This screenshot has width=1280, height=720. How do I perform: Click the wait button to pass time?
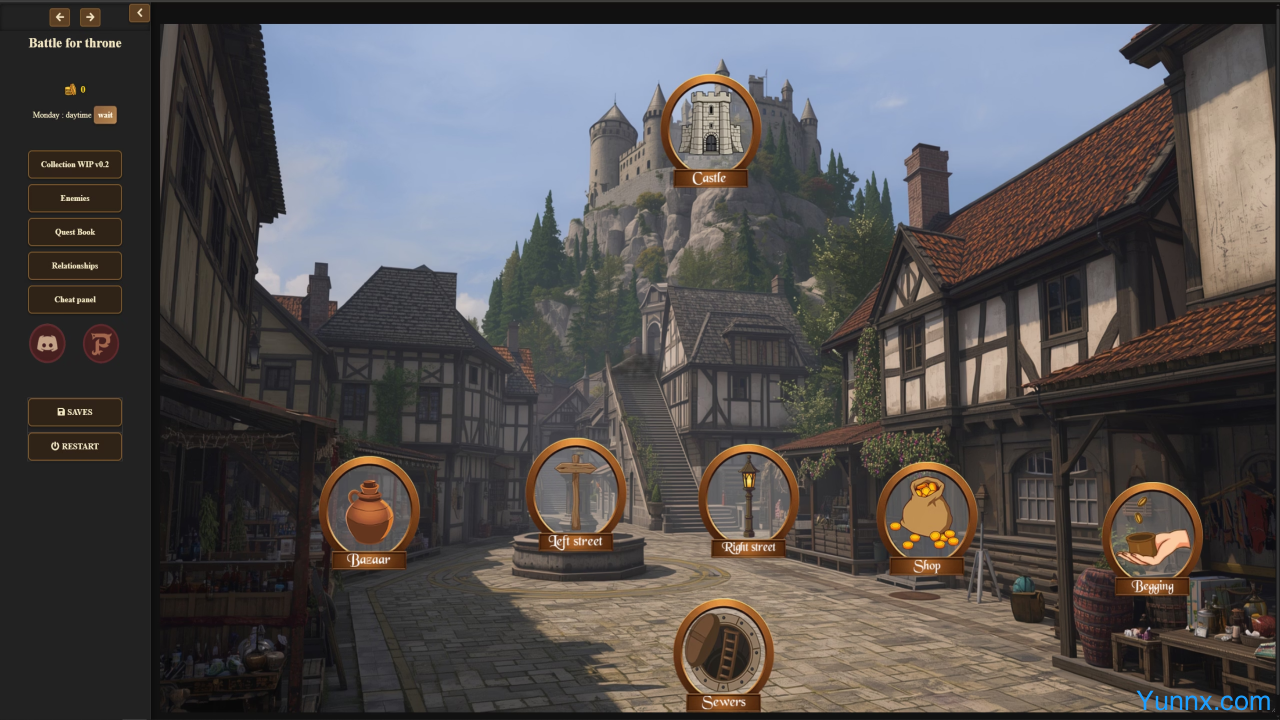pyautogui.click(x=105, y=115)
